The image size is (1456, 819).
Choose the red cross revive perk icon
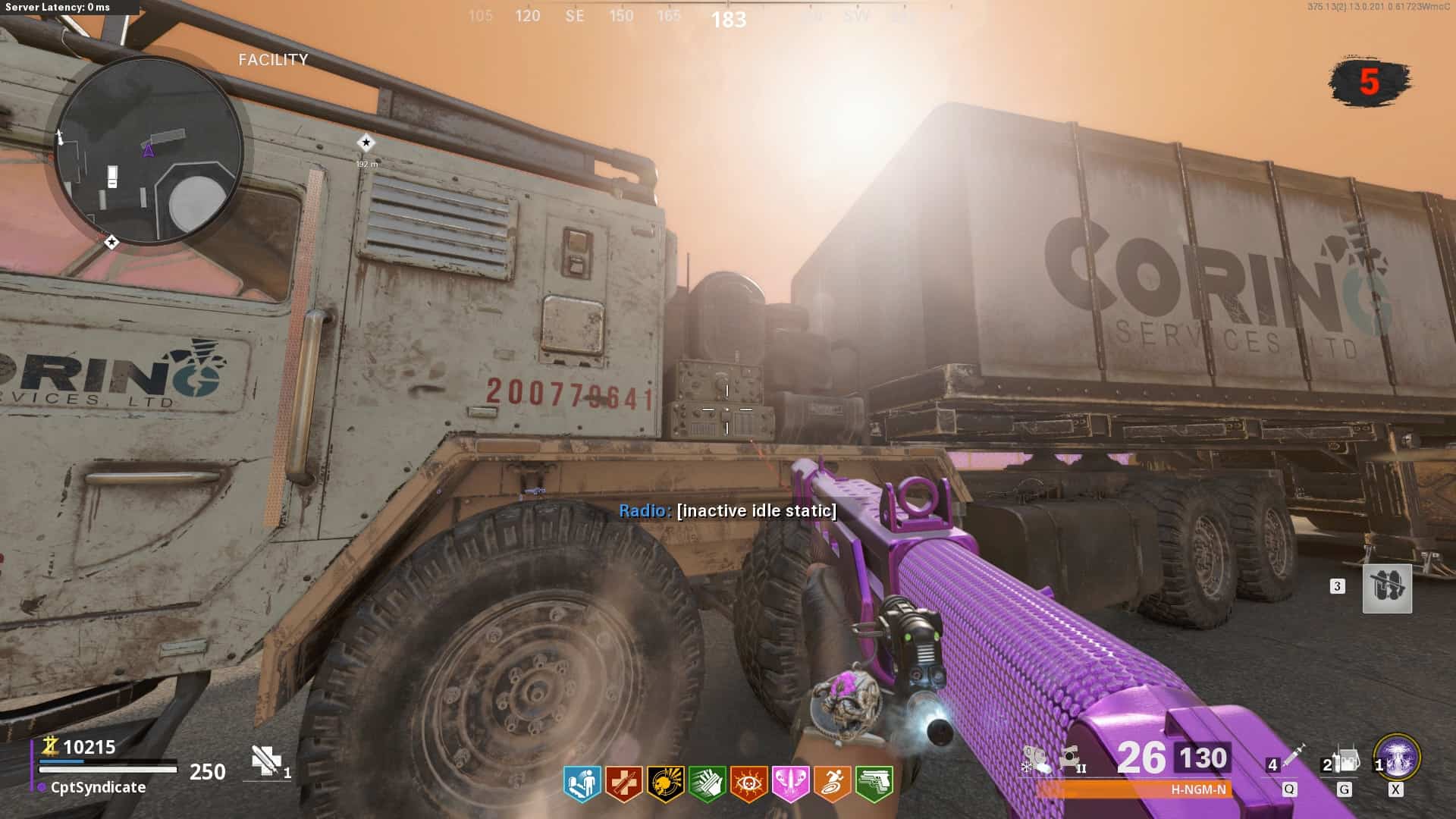(x=623, y=783)
